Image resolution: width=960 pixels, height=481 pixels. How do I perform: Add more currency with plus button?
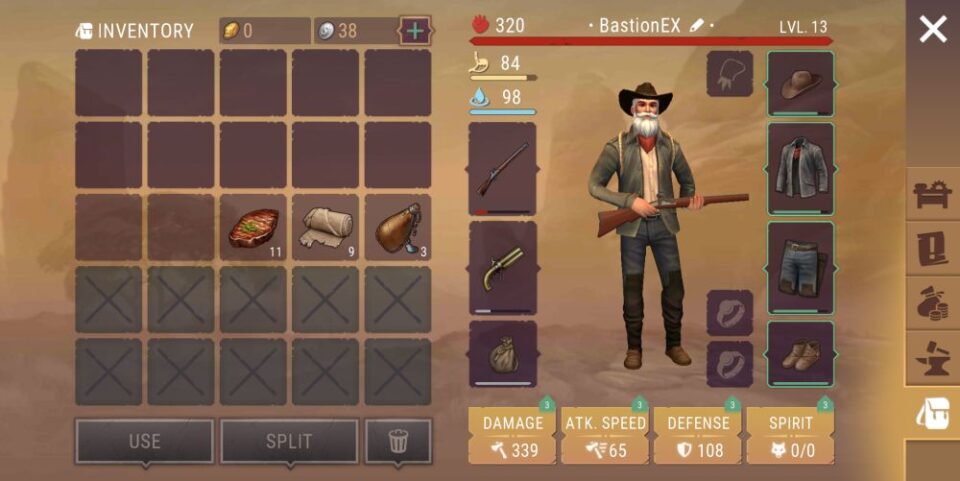[x=415, y=30]
